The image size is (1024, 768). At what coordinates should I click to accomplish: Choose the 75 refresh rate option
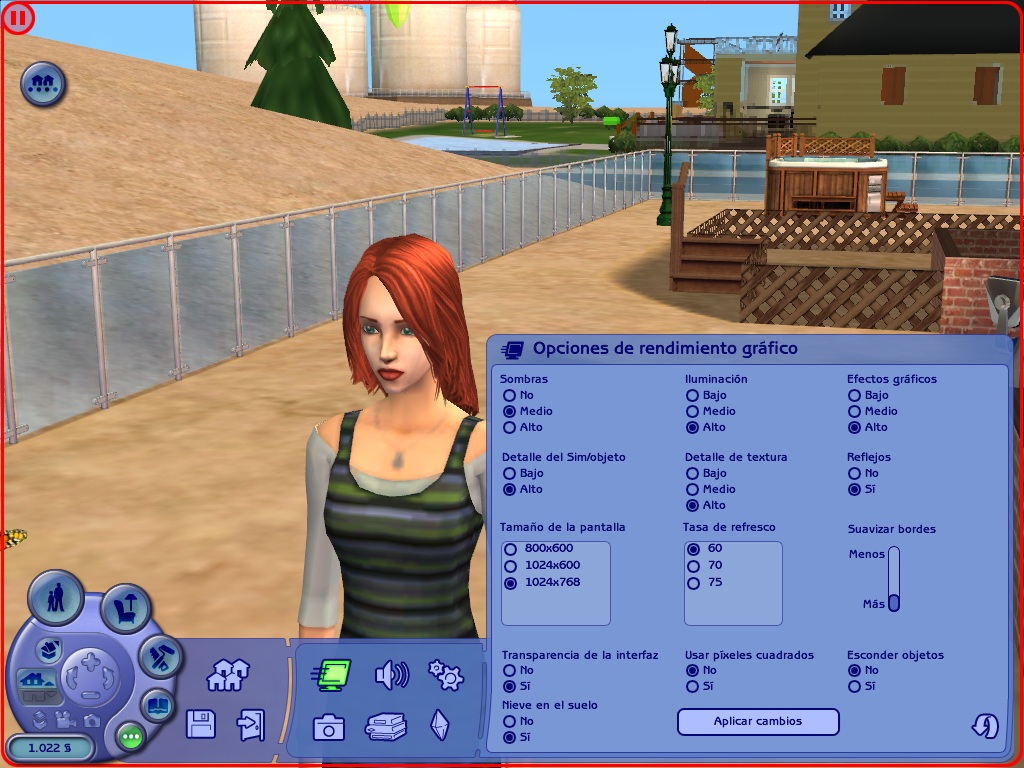[x=694, y=582]
